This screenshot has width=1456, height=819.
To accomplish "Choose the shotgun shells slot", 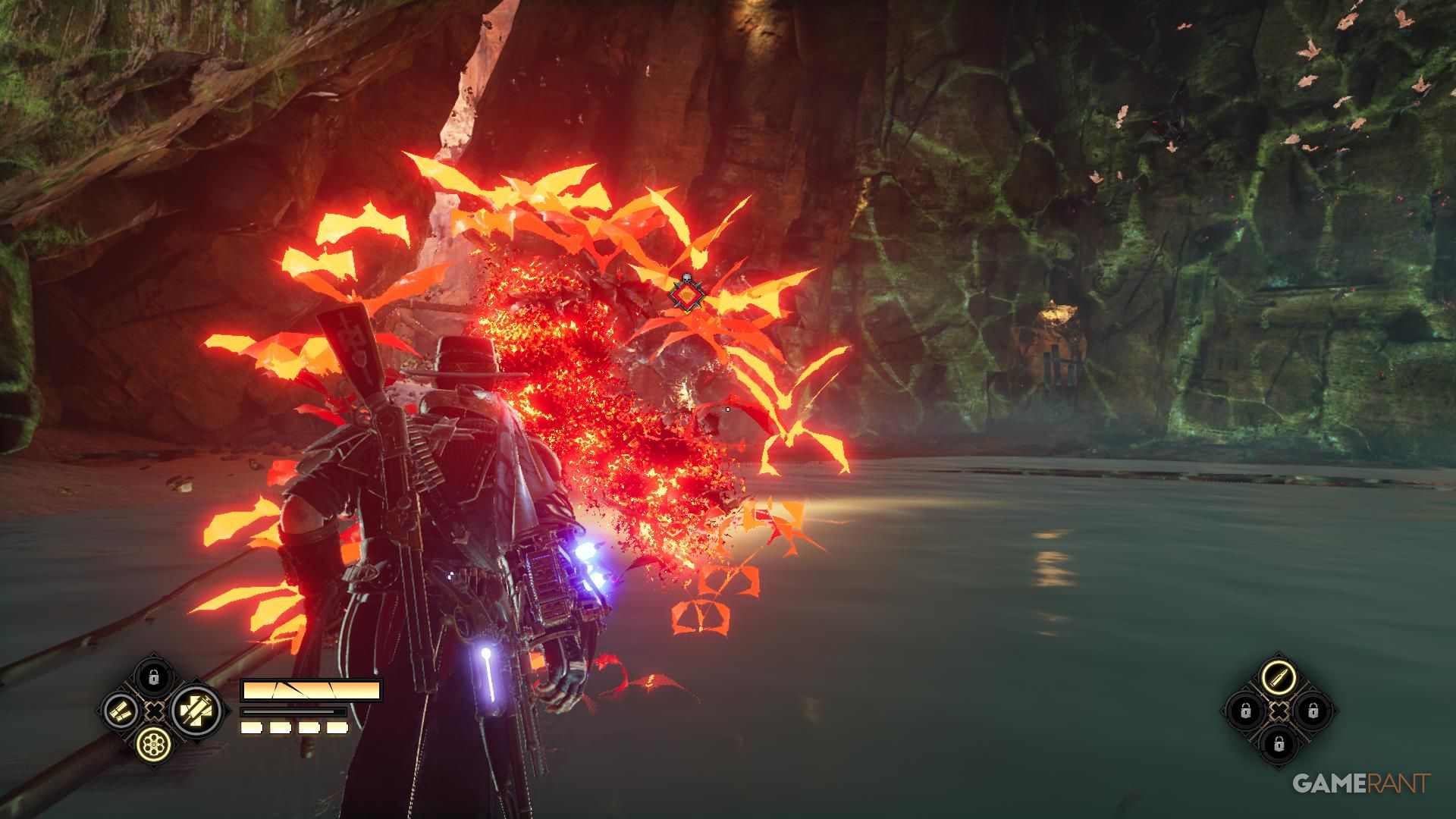I will [x=120, y=711].
